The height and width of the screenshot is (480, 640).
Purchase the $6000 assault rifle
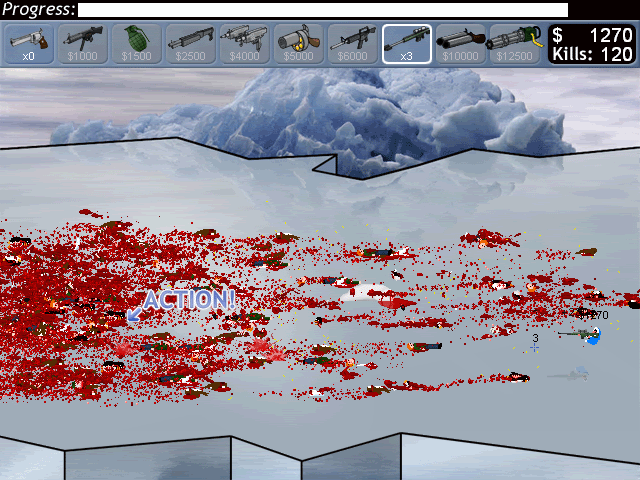pos(352,44)
